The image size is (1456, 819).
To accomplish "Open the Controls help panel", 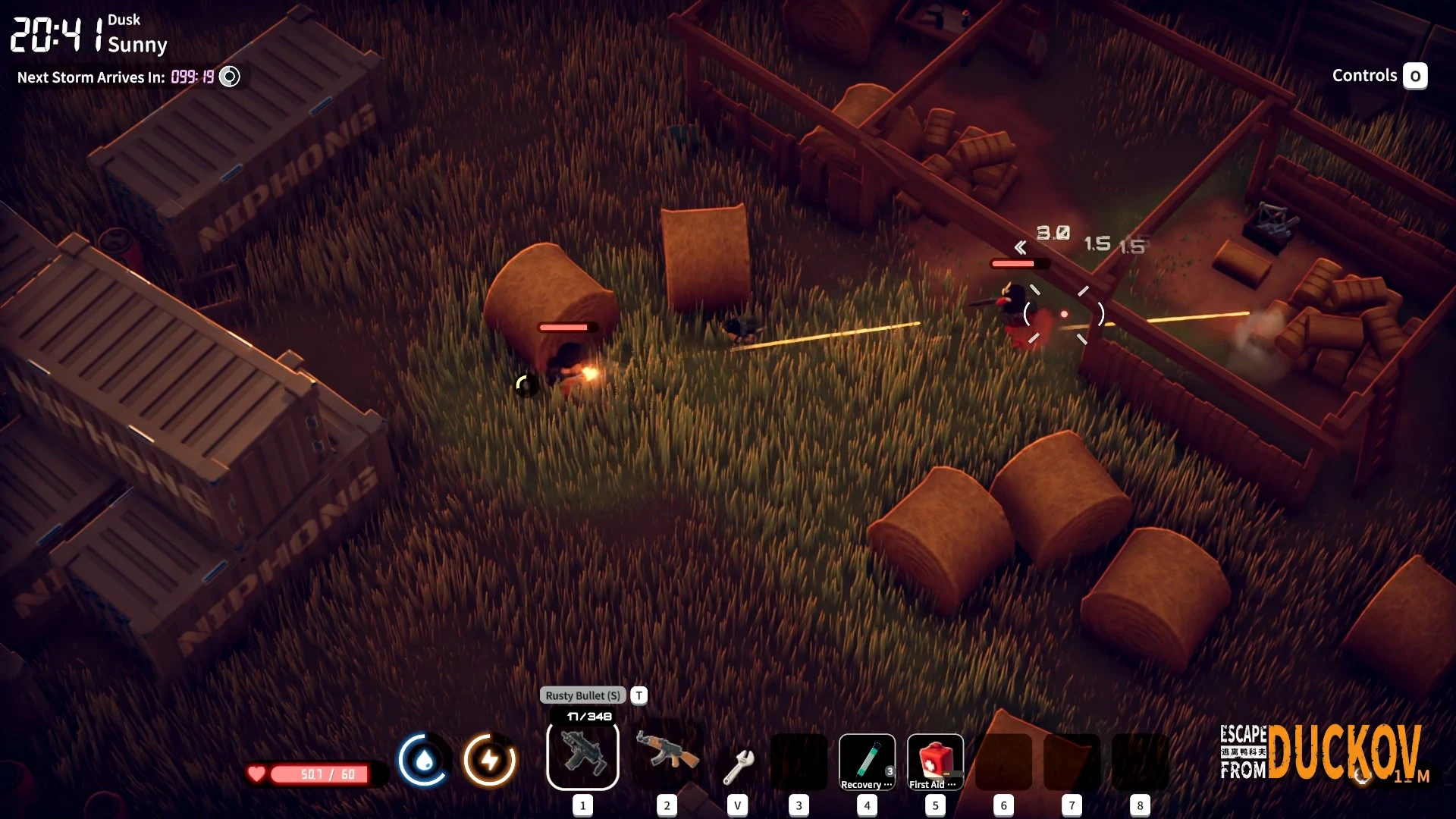I will coord(1414,76).
